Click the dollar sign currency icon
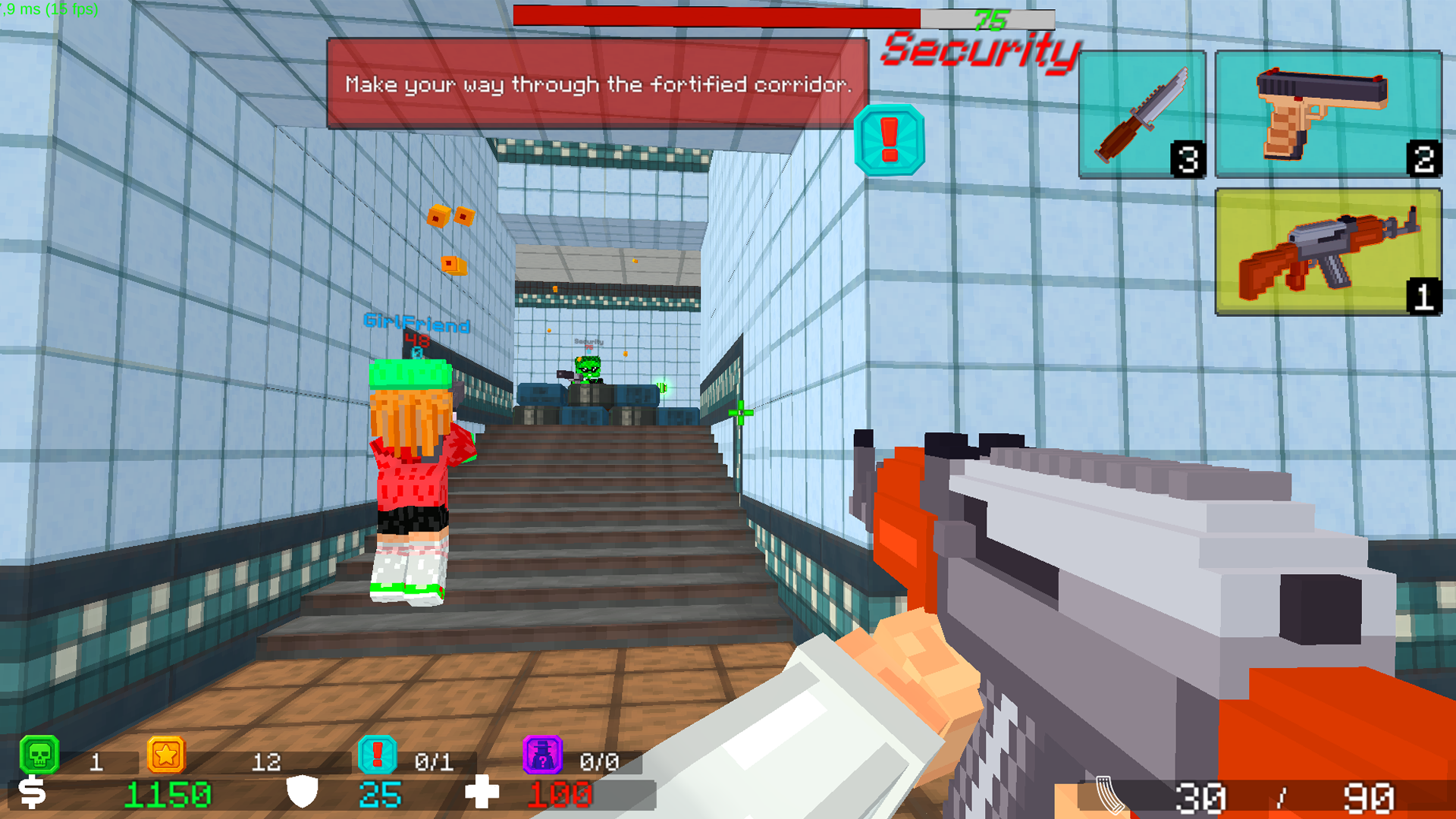 (x=33, y=794)
